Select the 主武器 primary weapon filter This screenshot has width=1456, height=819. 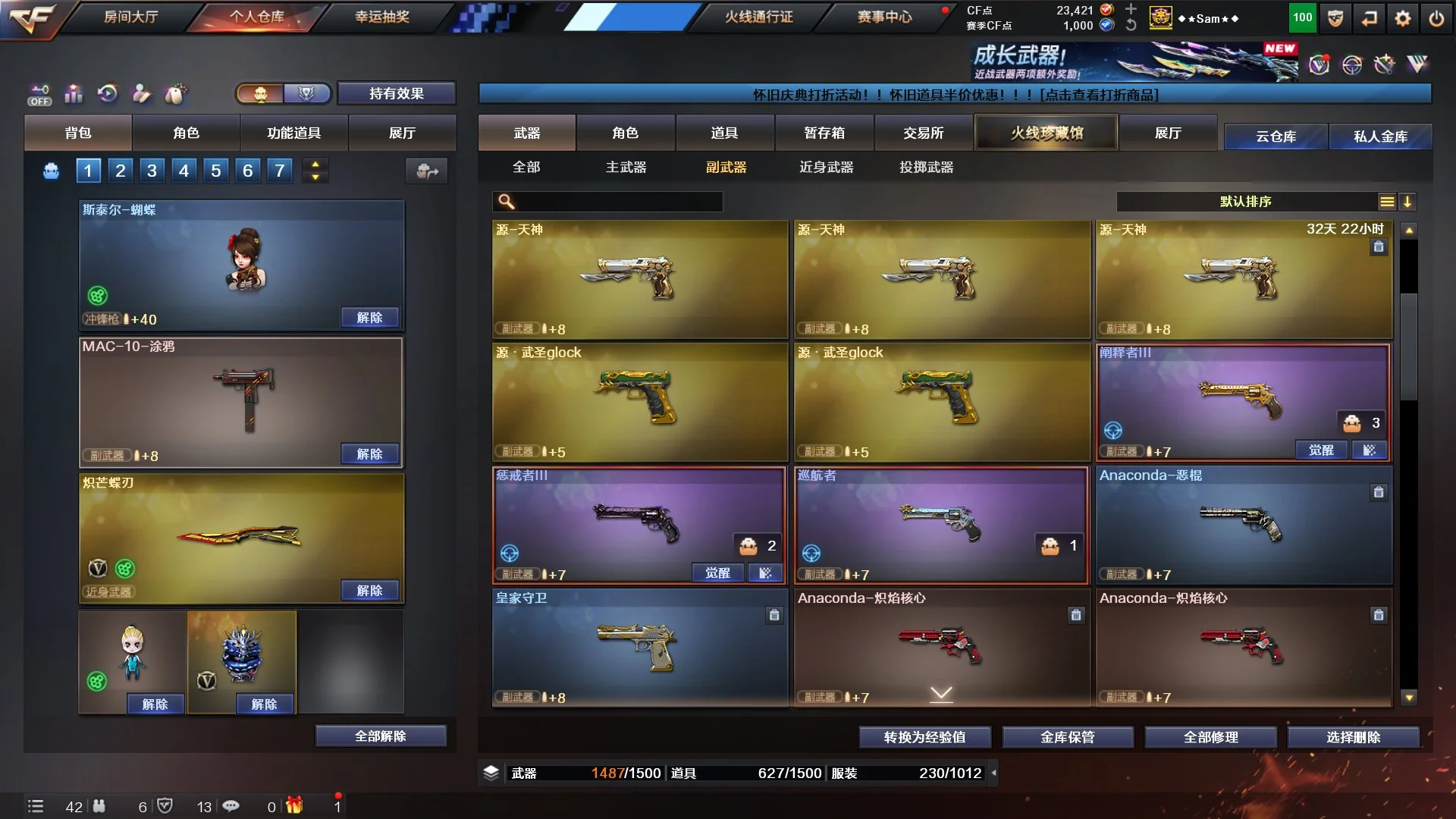tap(626, 167)
